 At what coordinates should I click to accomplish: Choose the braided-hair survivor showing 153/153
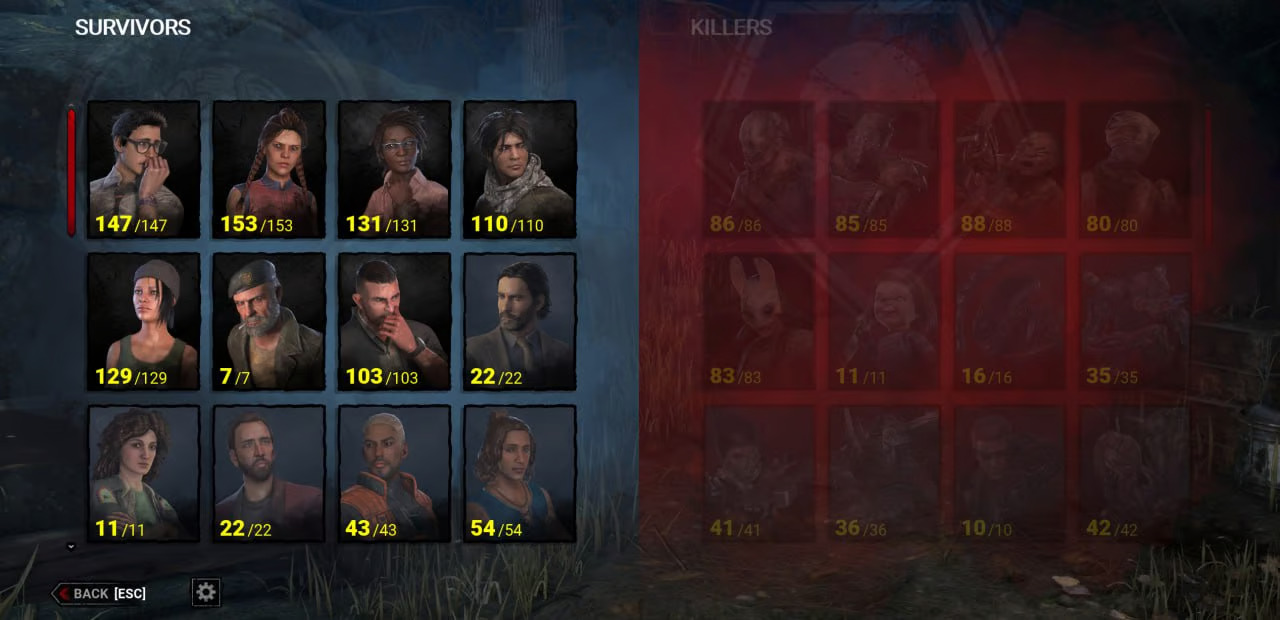pos(269,169)
